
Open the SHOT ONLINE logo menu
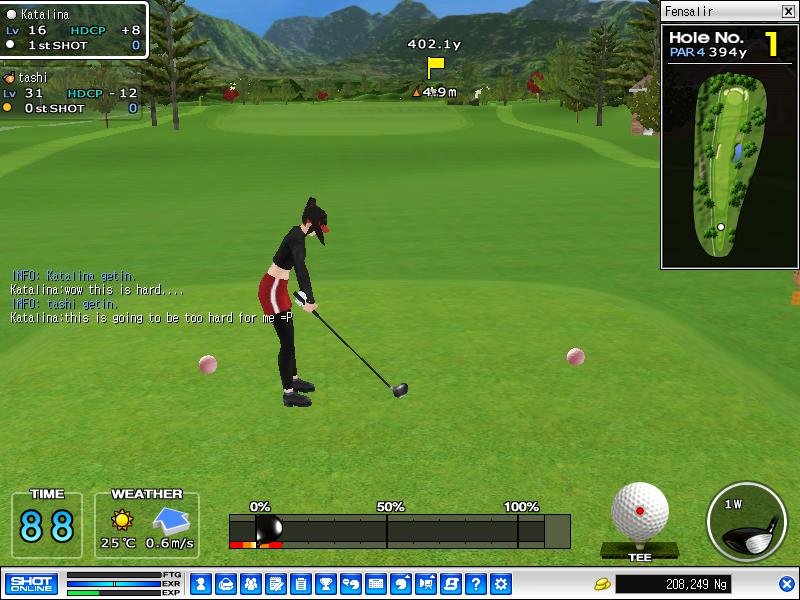[31, 583]
